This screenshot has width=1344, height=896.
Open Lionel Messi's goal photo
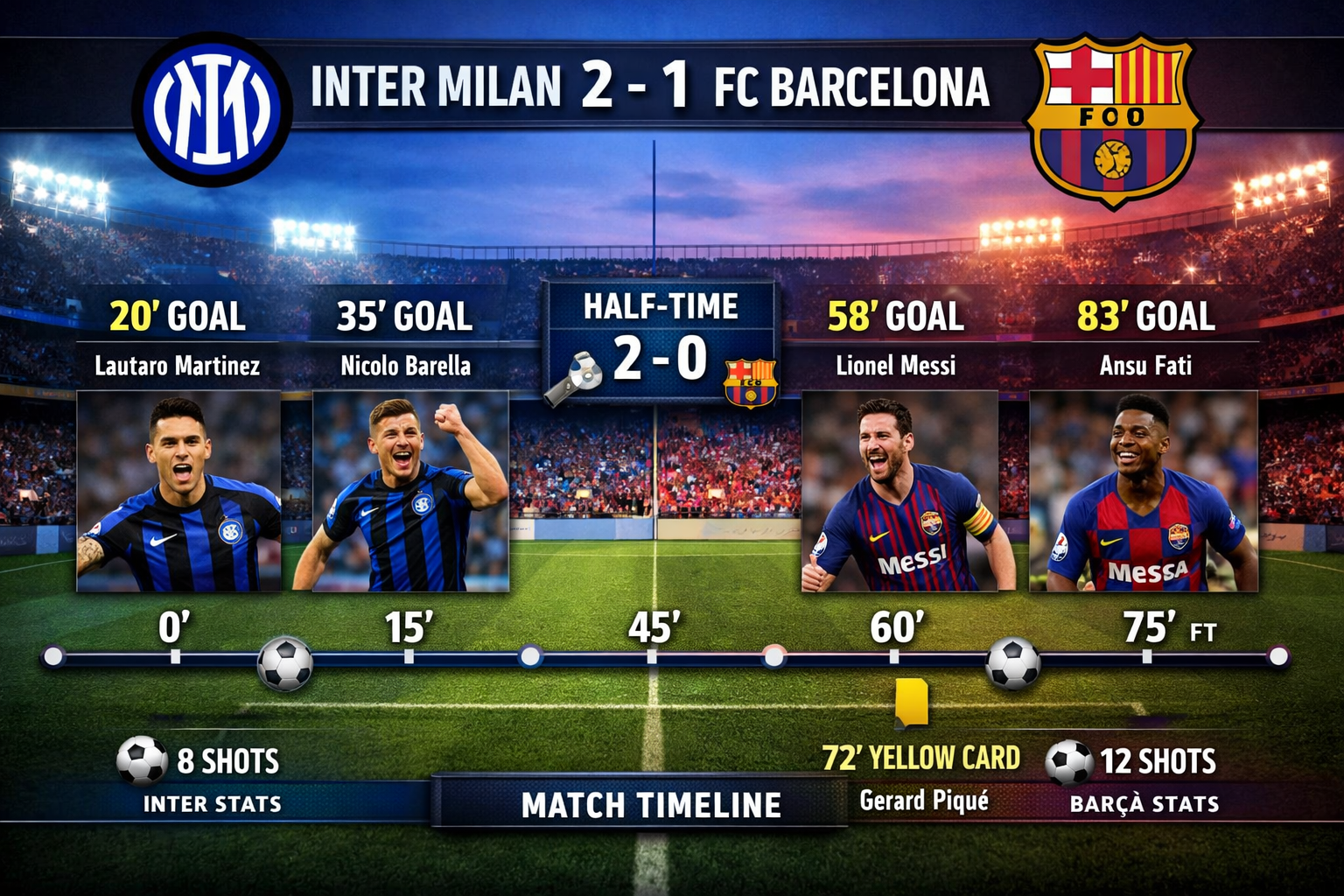click(899, 491)
